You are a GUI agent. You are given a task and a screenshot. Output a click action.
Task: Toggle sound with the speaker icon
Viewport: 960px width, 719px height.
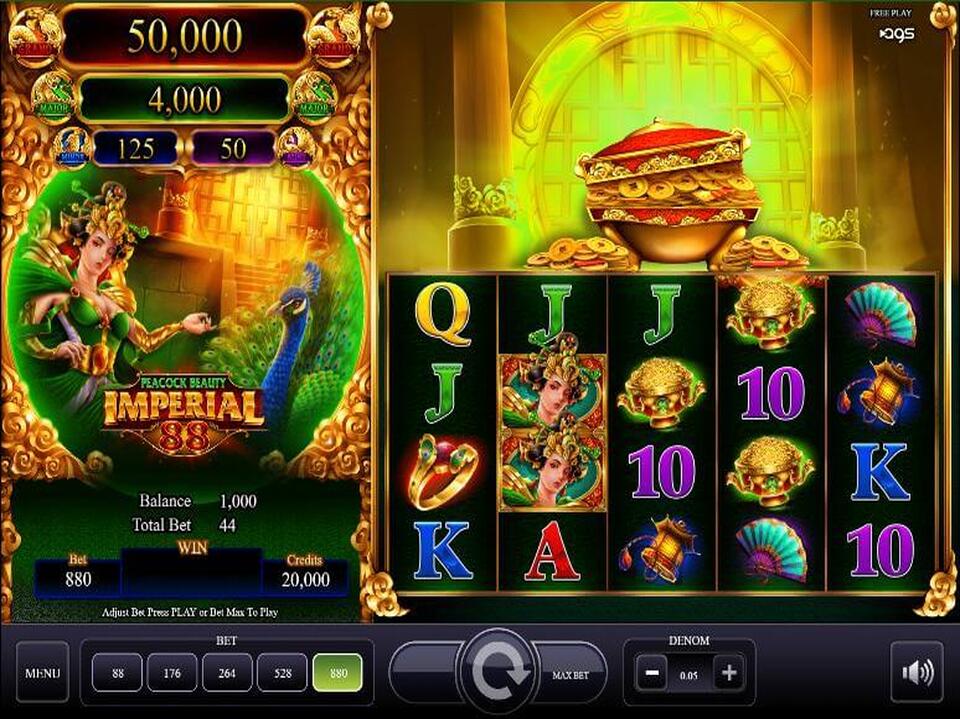click(x=916, y=672)
